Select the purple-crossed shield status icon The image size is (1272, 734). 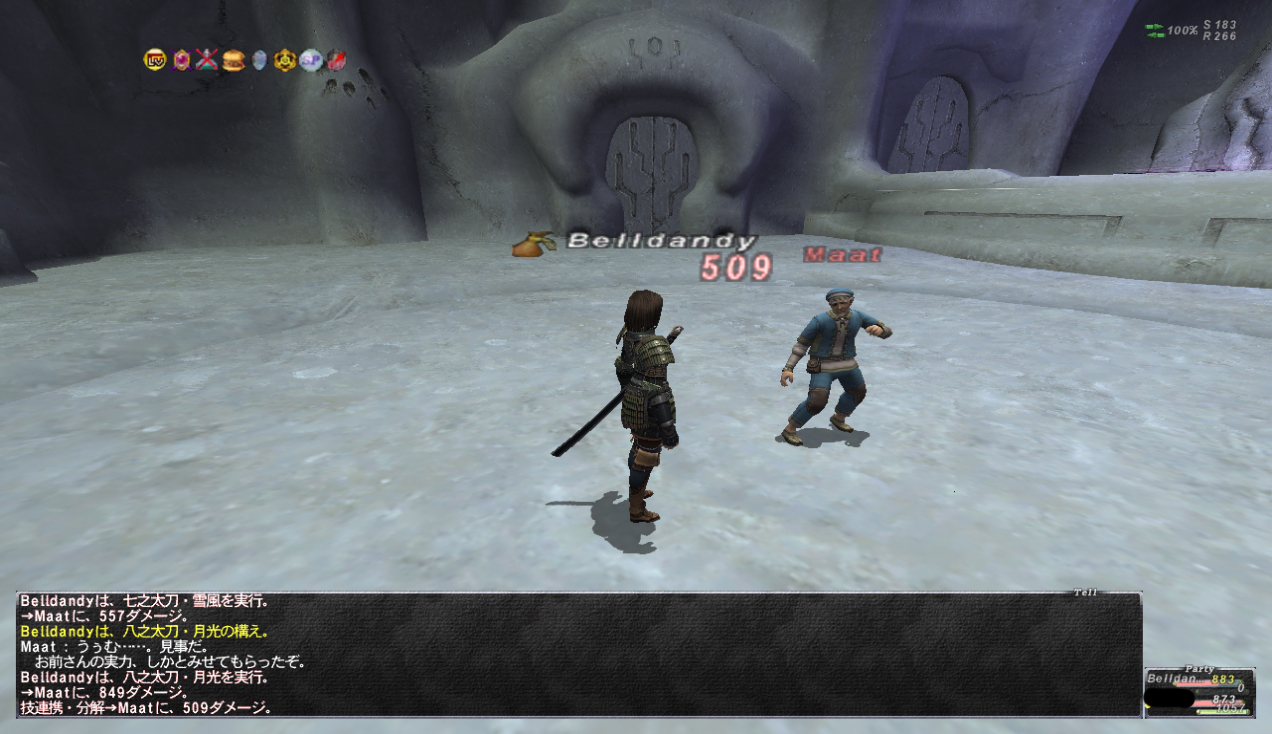(x=181, y=60)
